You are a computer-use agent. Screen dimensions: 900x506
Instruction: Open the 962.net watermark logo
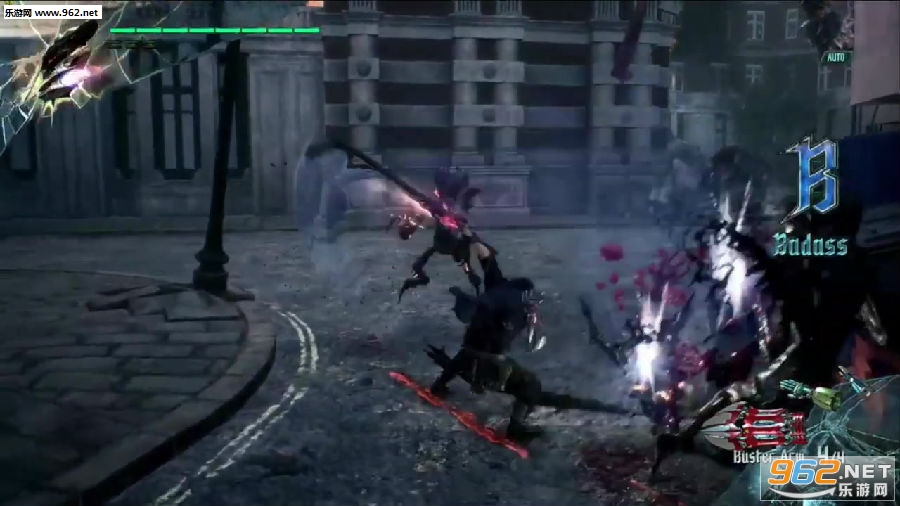coord(827,478)
